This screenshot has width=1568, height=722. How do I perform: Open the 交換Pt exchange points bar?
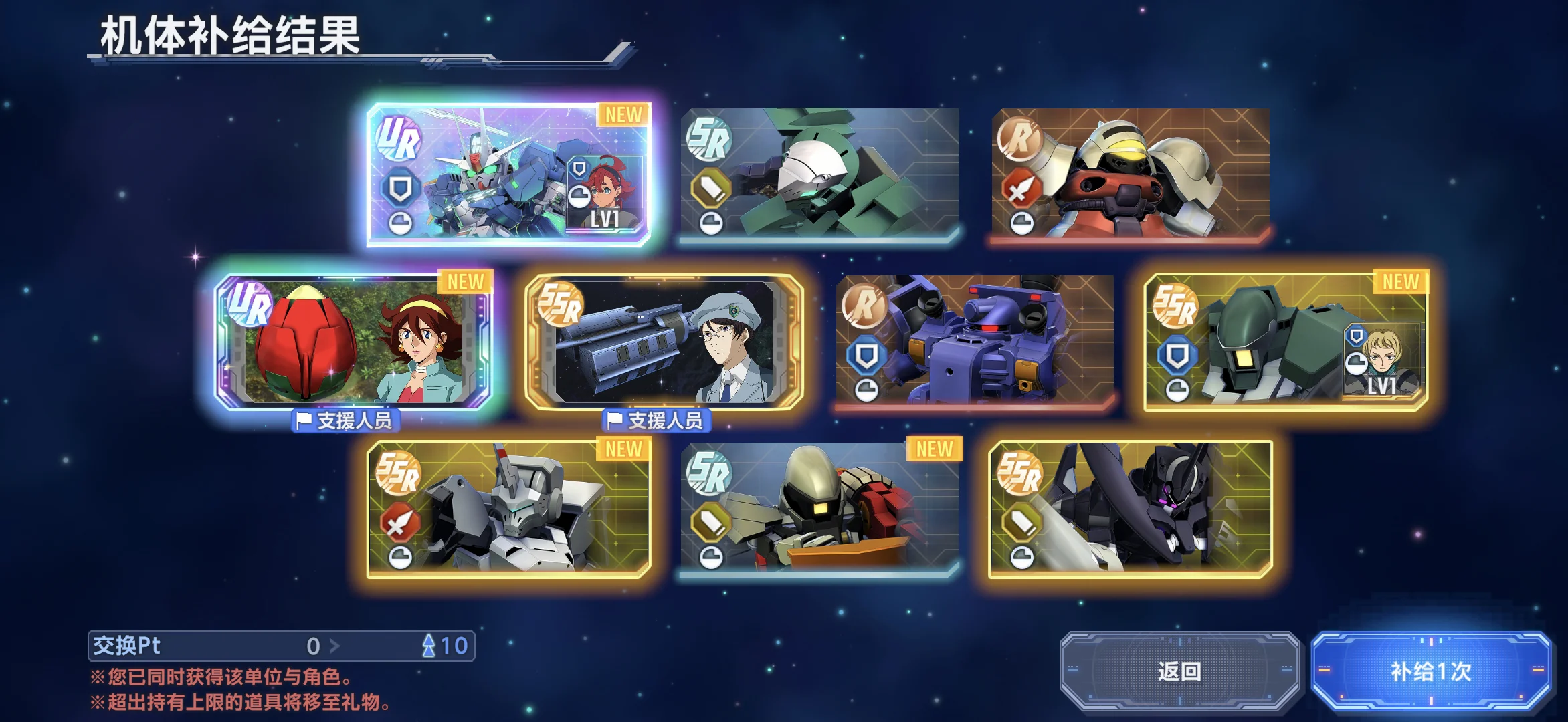(x=281, y=646)
